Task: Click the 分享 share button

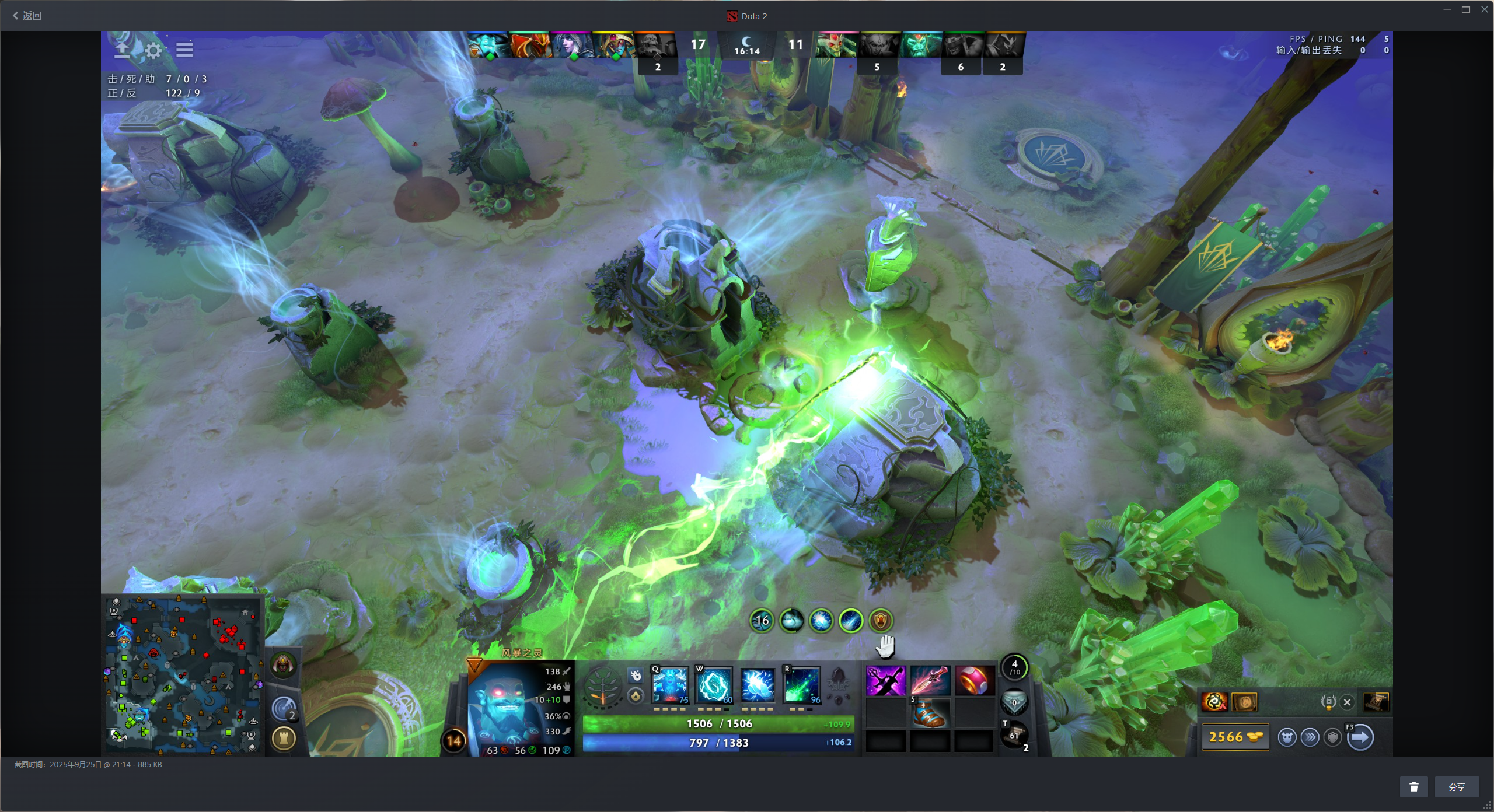Action: (x=1457, y=787)
